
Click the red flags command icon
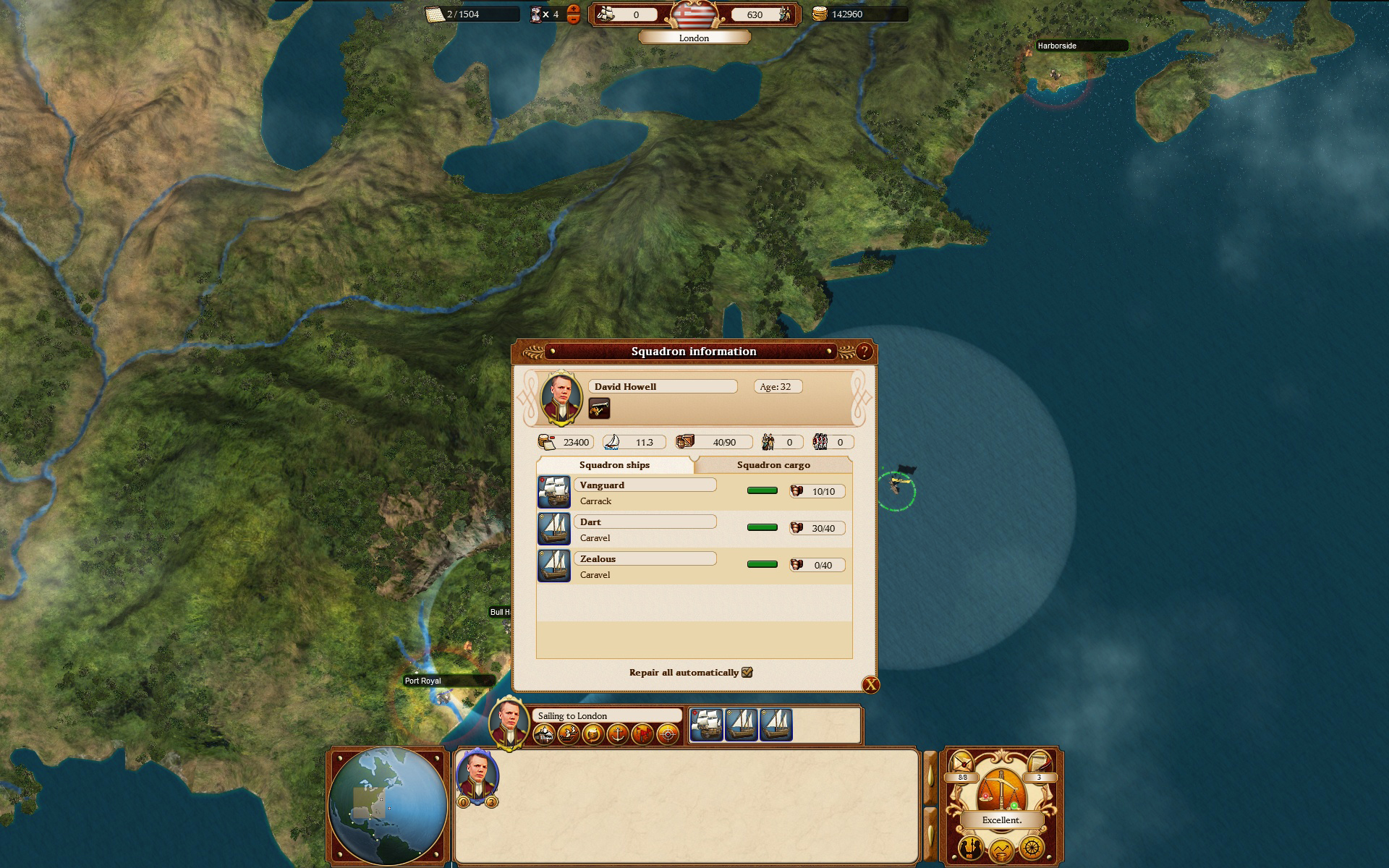pyautogui.click(x=642, y=735)
